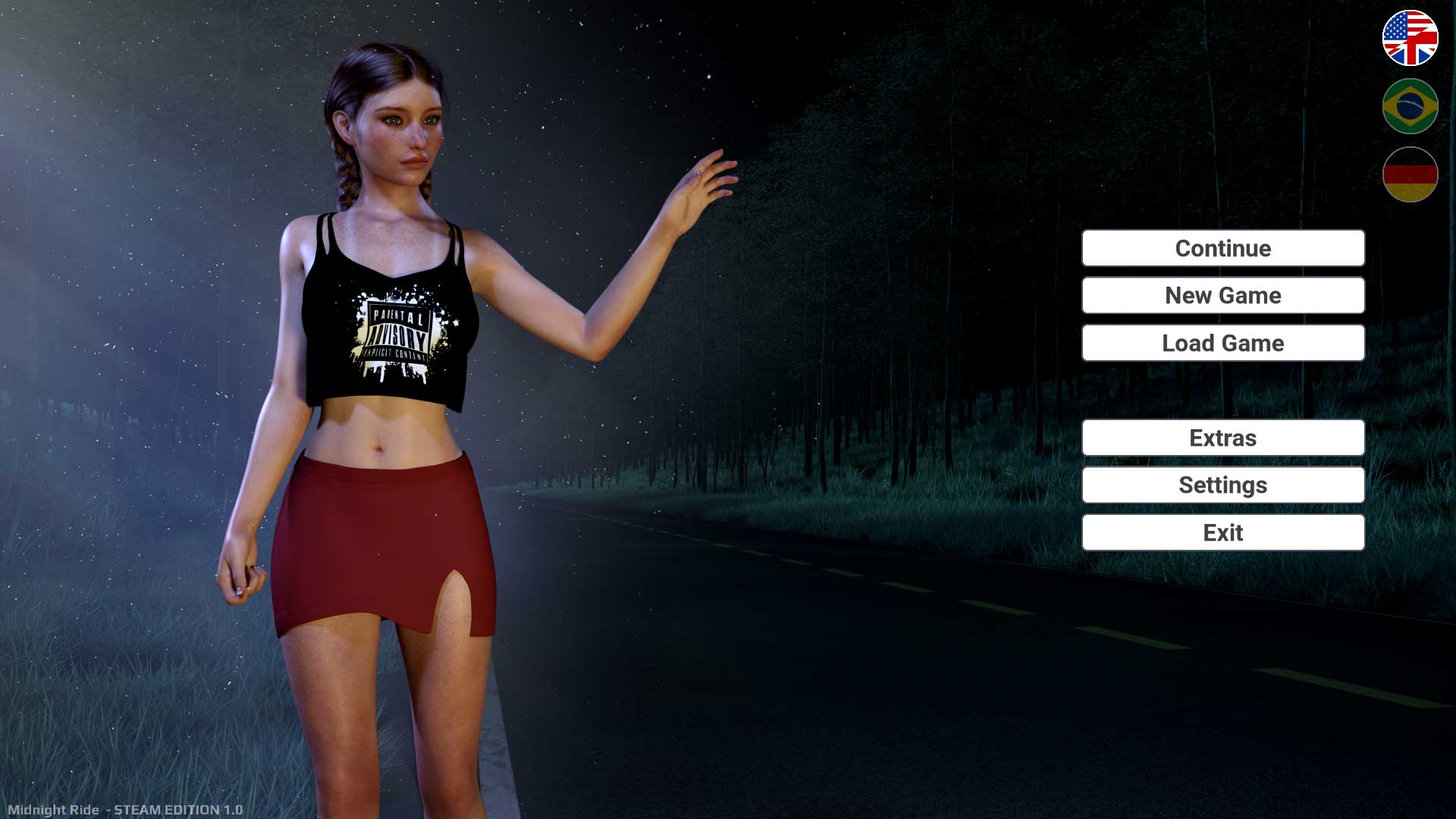Continue the saved game
This screenshot has width=1456, height=819.
point(1222,248)
